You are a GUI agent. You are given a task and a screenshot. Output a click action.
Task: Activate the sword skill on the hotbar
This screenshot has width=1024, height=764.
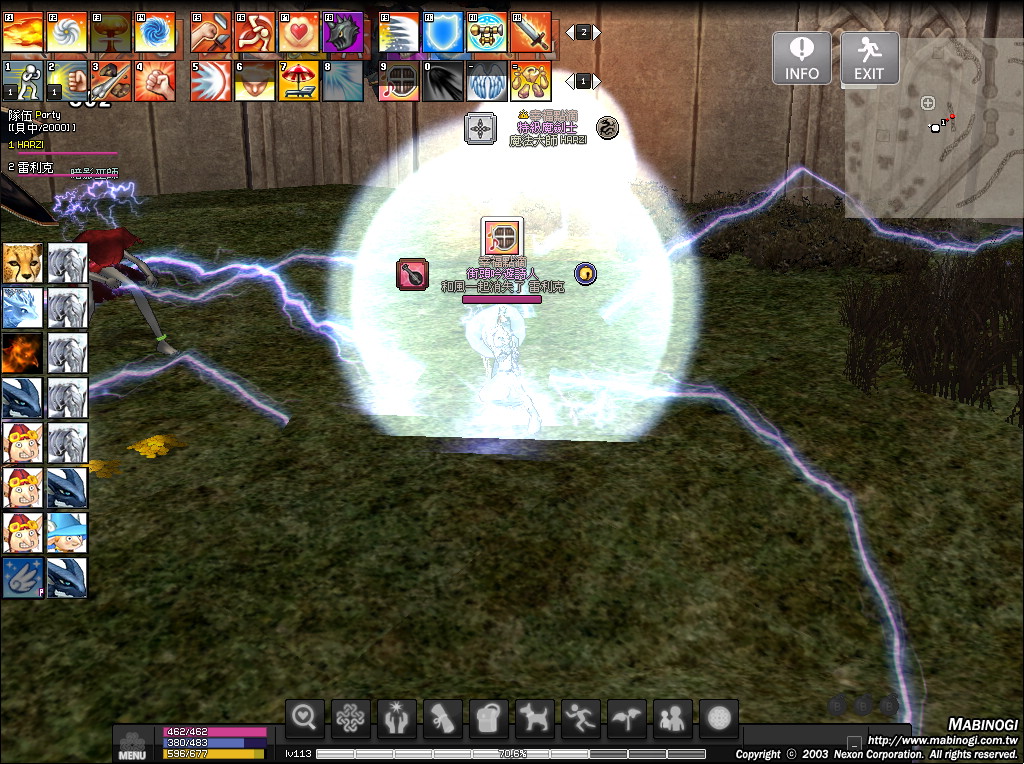531,33
